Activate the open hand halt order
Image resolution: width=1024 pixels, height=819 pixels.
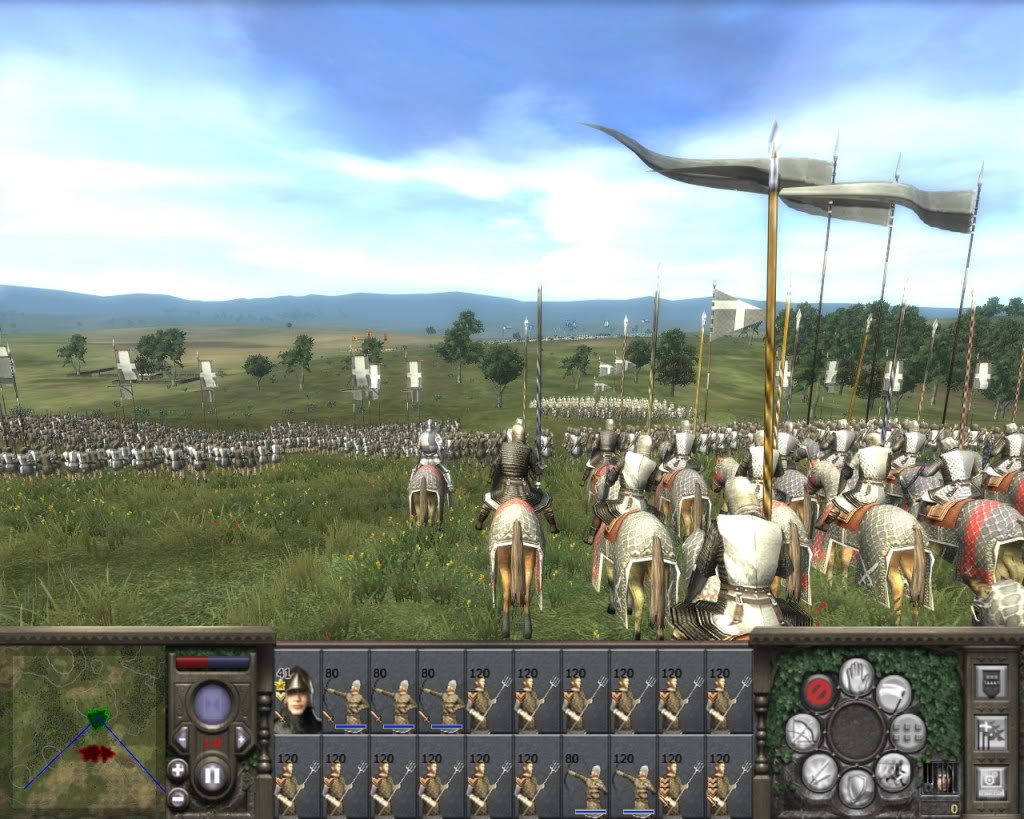[x=857, y=675]
